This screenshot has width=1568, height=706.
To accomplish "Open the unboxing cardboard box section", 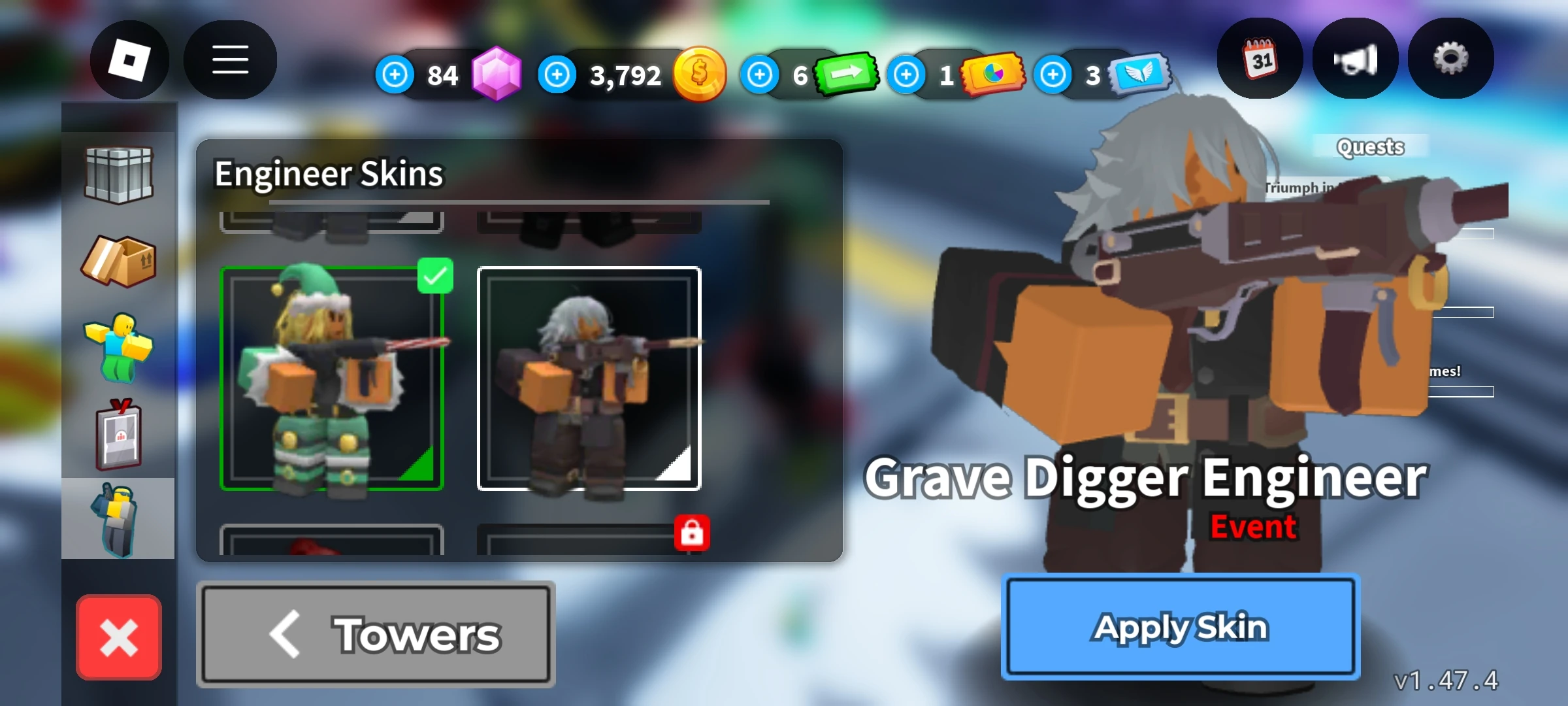I will [x=120, y=261].
